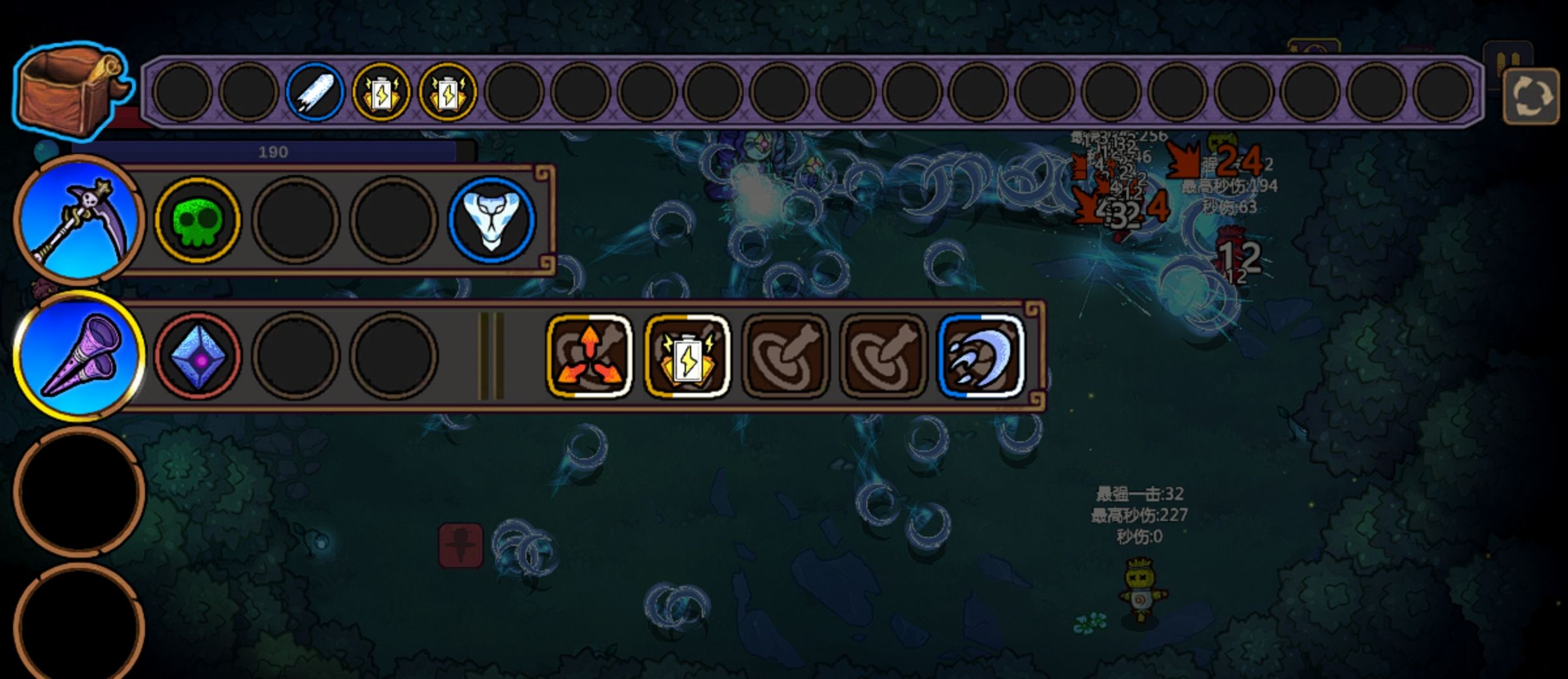Select the white snake head slot
1568x679 pixels.
click(x=491, y=221)
